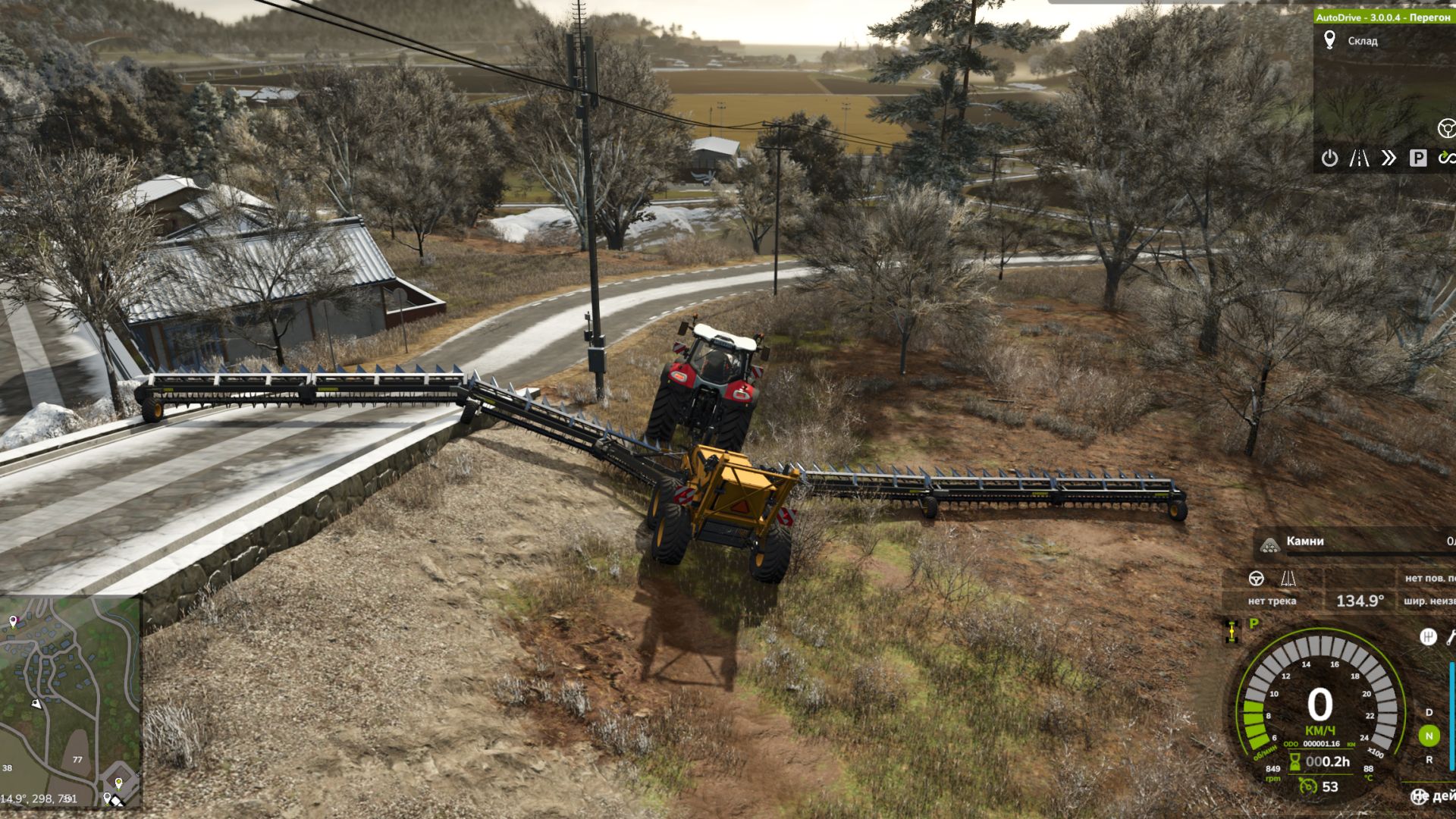Toggle the AutoDrive power button

pyautogui.click(x=1329, y=158)
